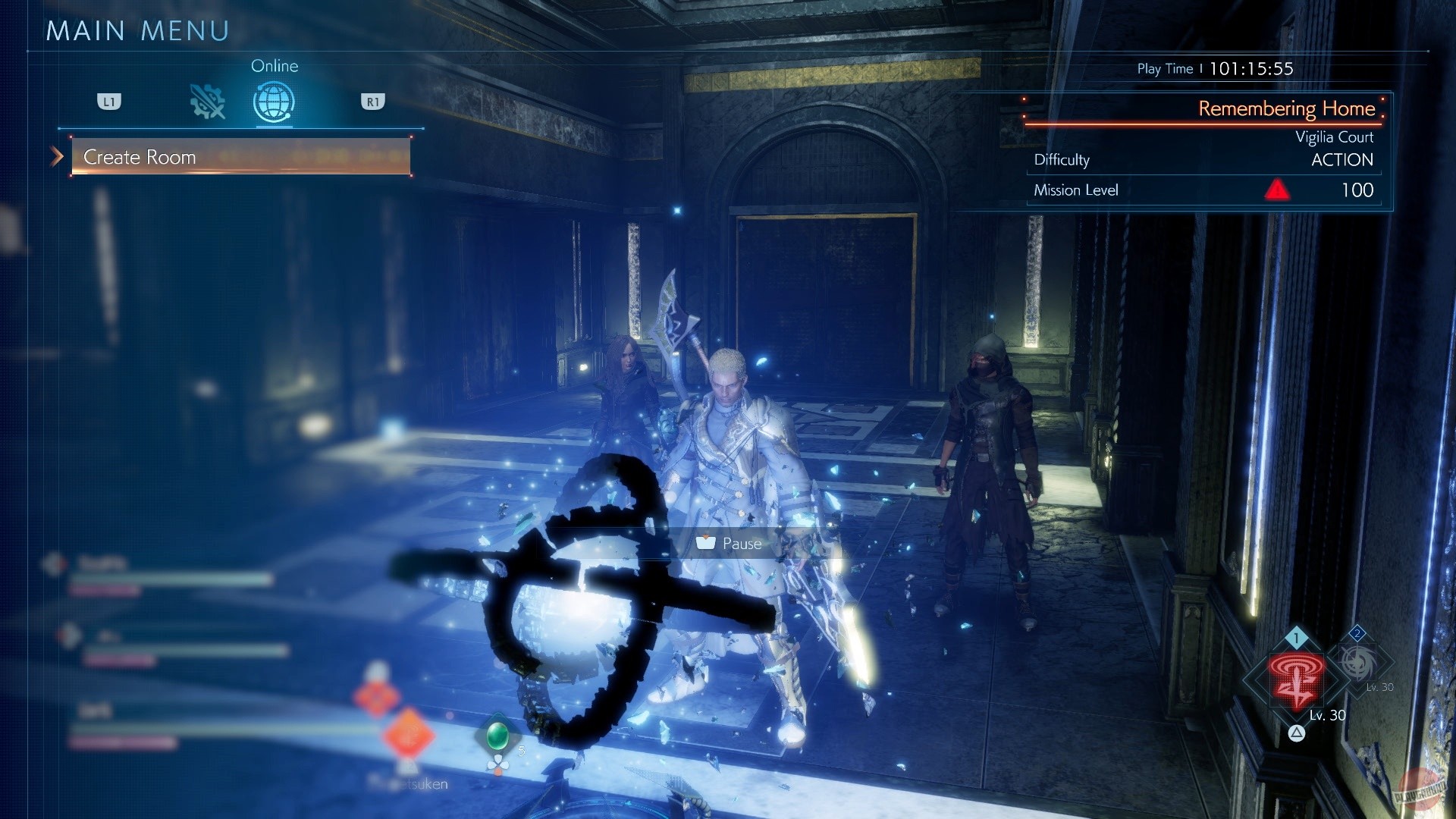Open the Main Menu header
Viewport: 1456px width, 819px height.
pyautogui.click(x=136, y=30)
